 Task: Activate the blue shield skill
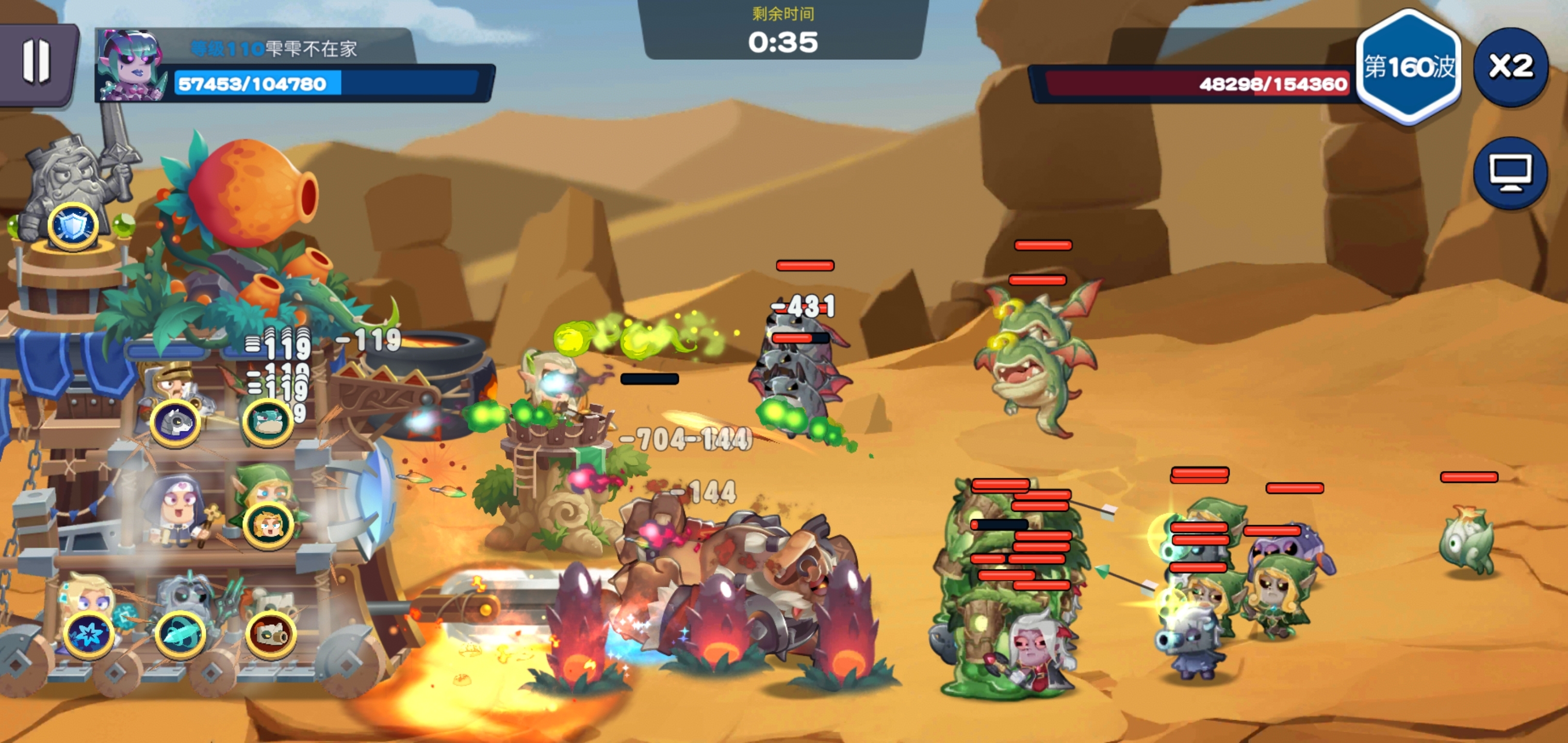[x=73, y=227]
